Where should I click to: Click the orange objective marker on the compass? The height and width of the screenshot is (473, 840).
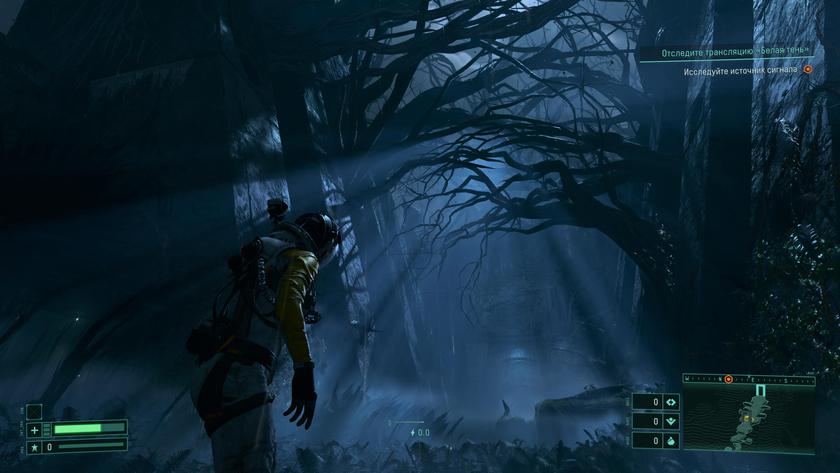[728, 379]
